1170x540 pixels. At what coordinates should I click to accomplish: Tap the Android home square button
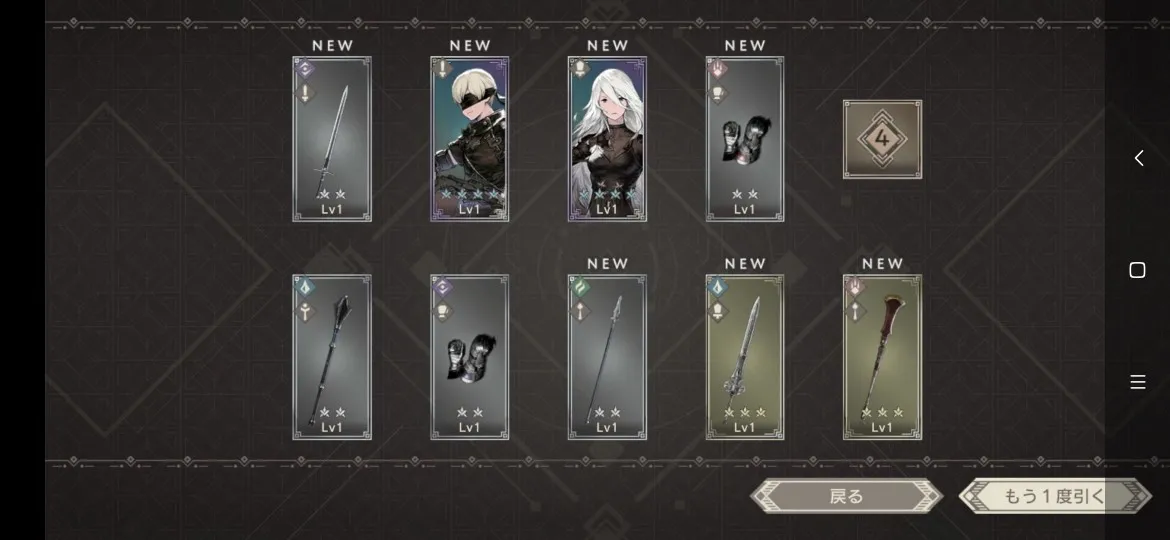click(1137, 270)
